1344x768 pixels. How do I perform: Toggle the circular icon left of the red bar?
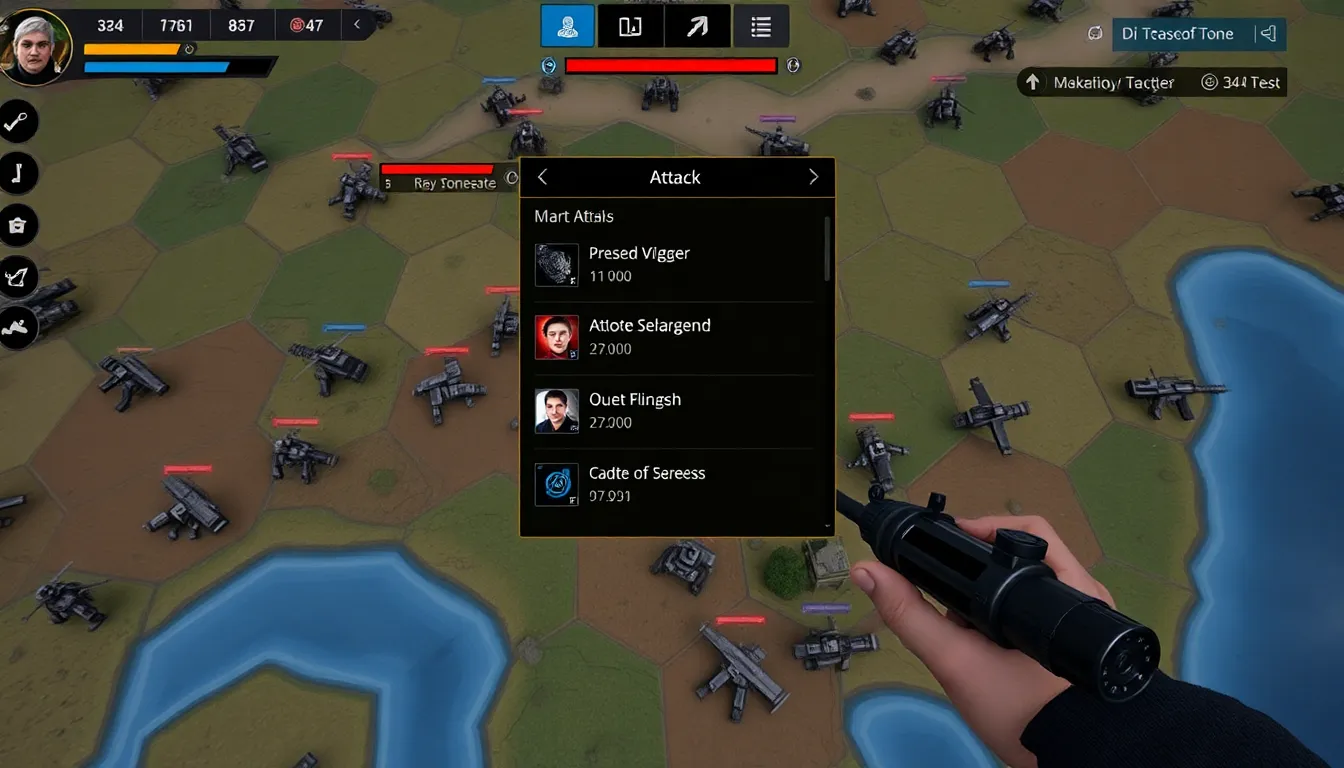[x=548, y=65]
